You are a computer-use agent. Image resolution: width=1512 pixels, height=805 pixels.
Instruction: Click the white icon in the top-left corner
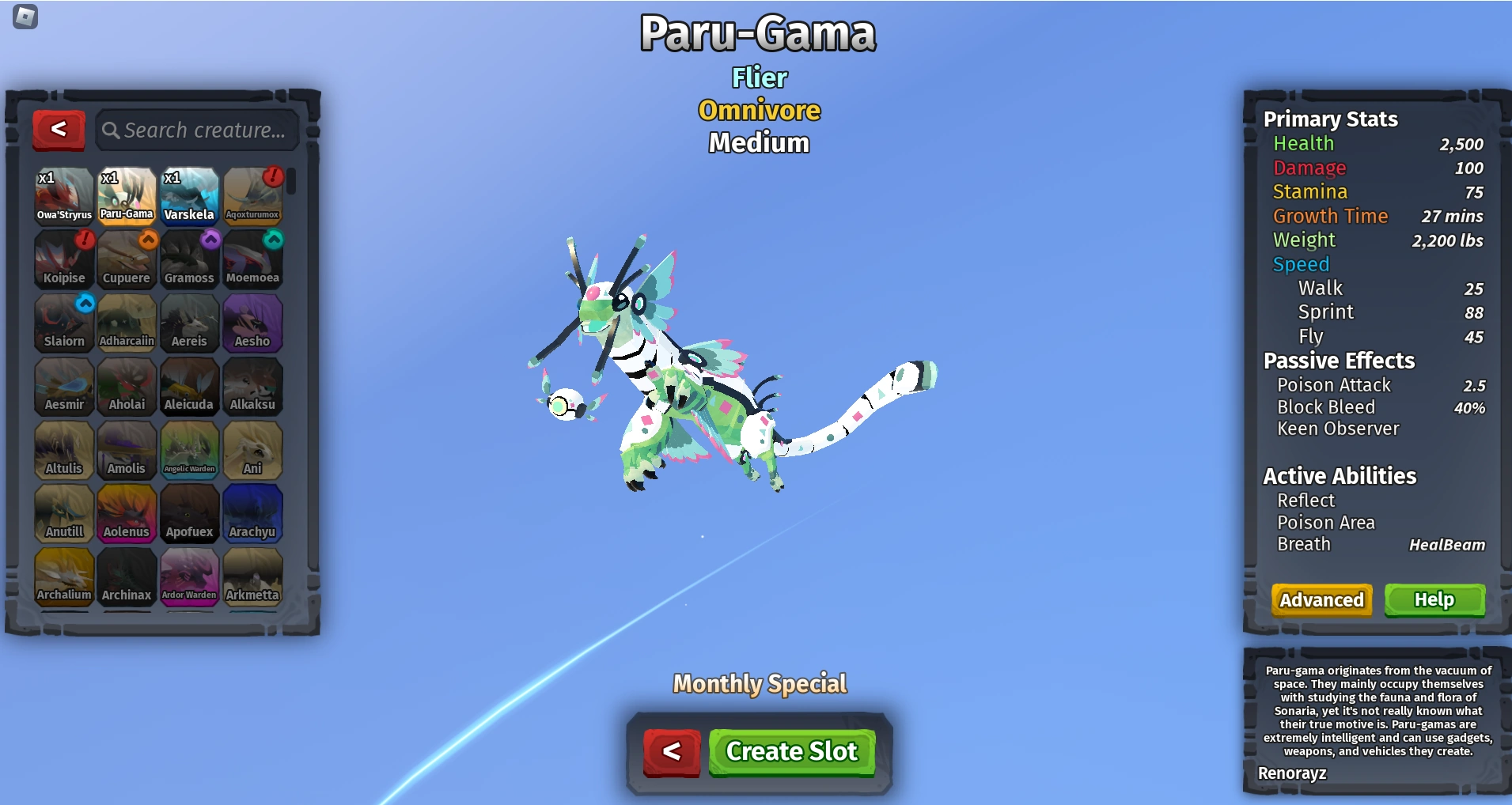(27, 17)
